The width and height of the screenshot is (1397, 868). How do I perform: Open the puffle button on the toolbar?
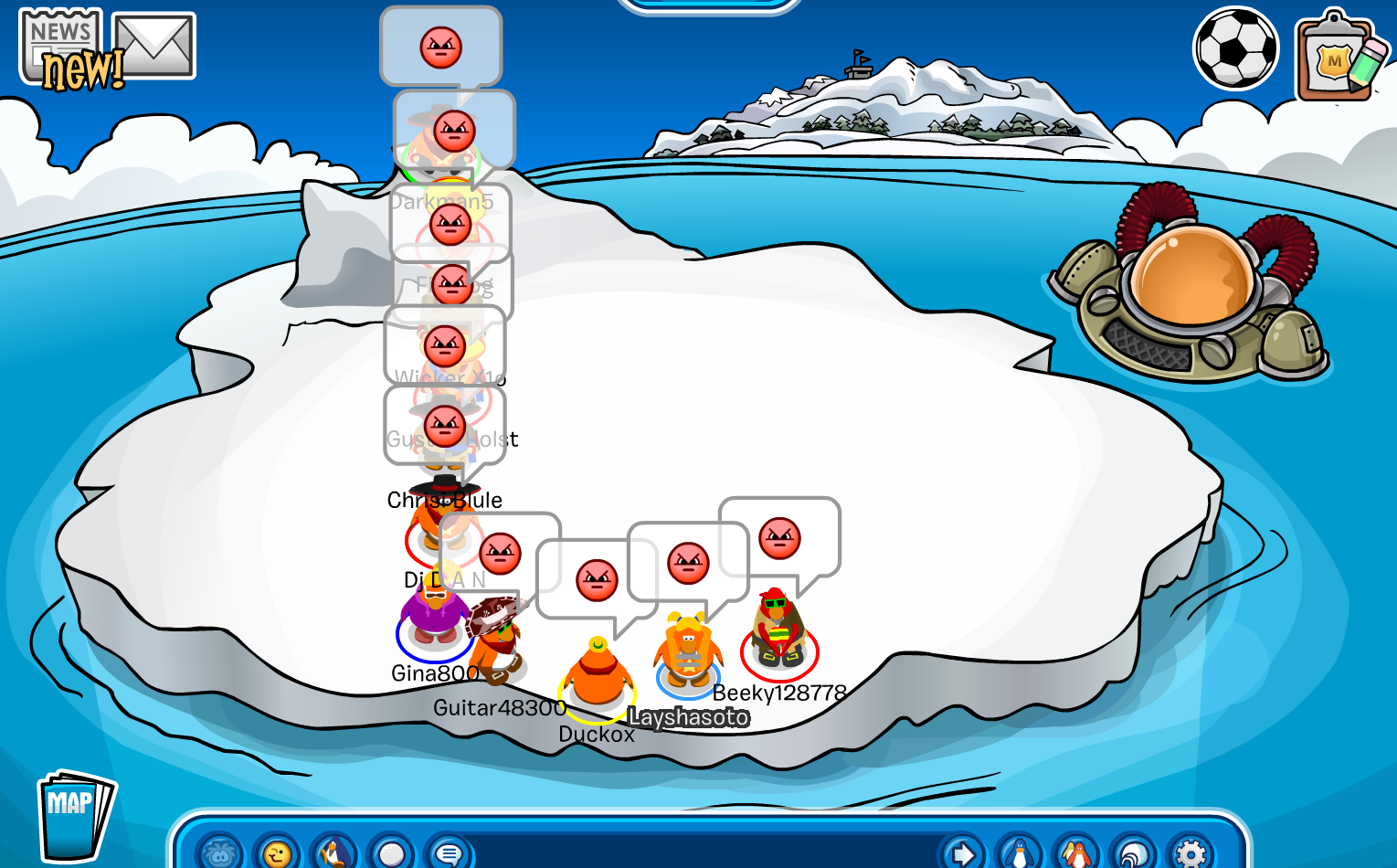click(x=219, y=853)
